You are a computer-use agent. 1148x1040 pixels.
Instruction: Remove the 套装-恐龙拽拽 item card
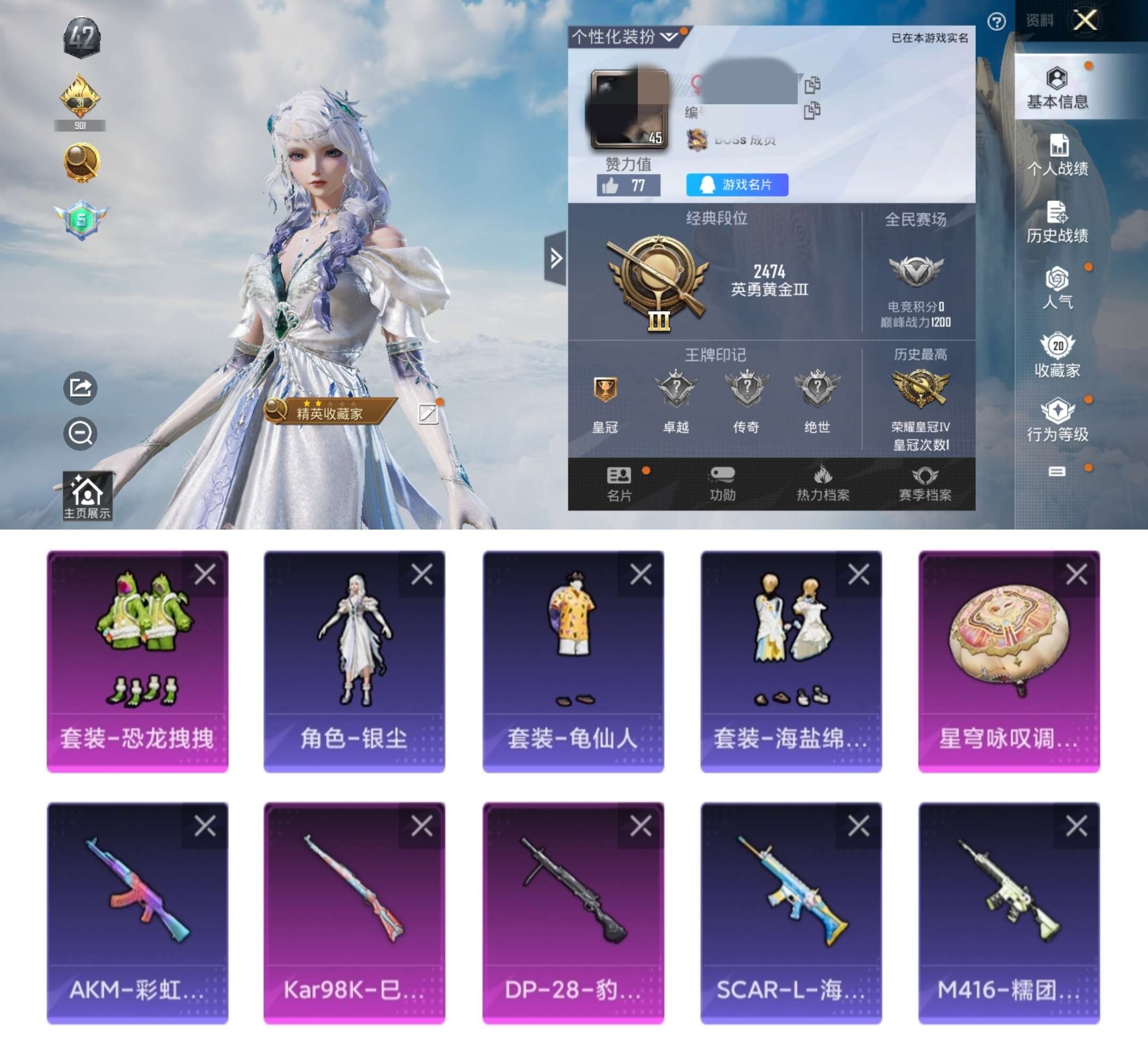pos(205,575)
